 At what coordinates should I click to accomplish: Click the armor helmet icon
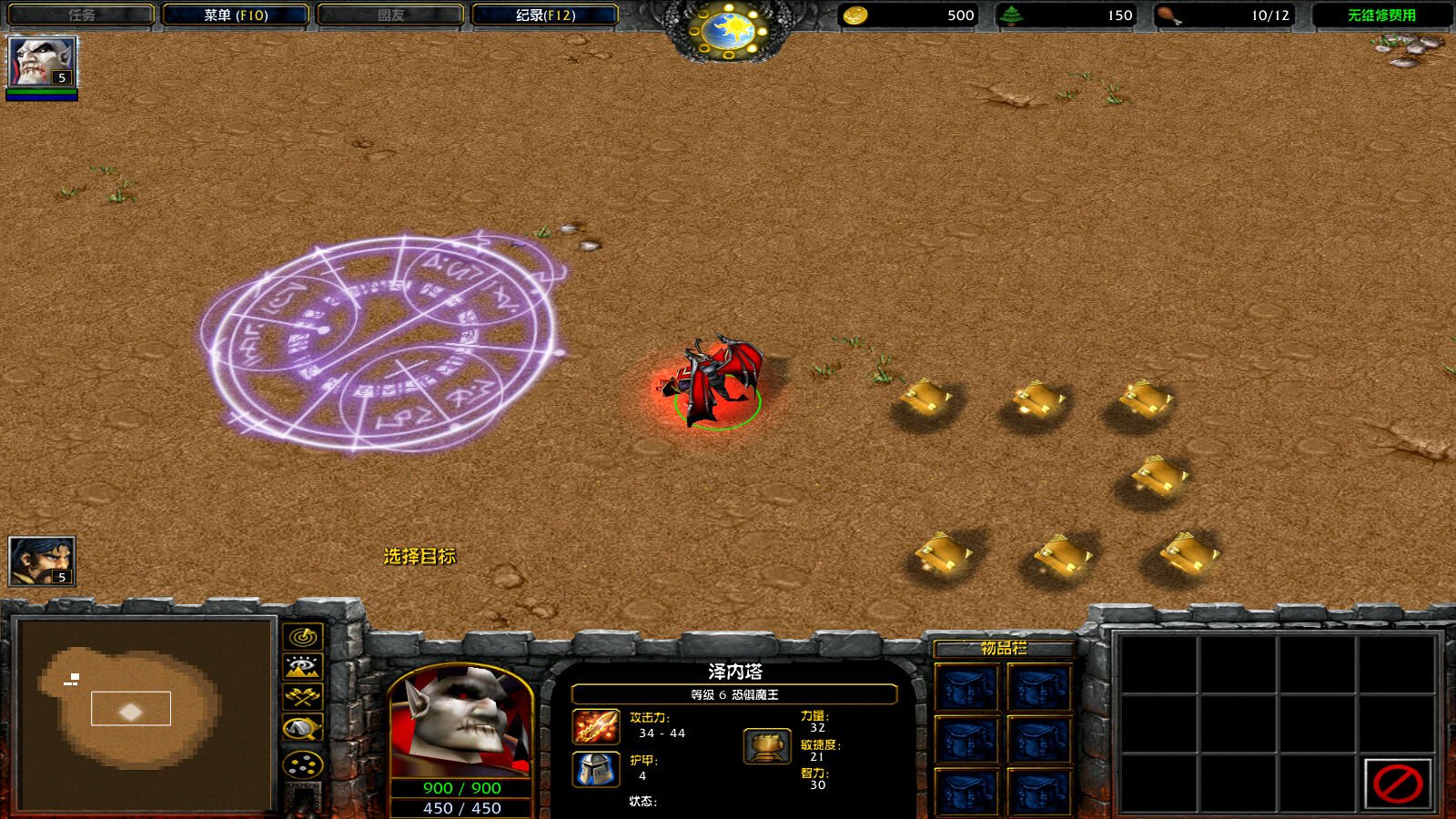pos(596,769)
